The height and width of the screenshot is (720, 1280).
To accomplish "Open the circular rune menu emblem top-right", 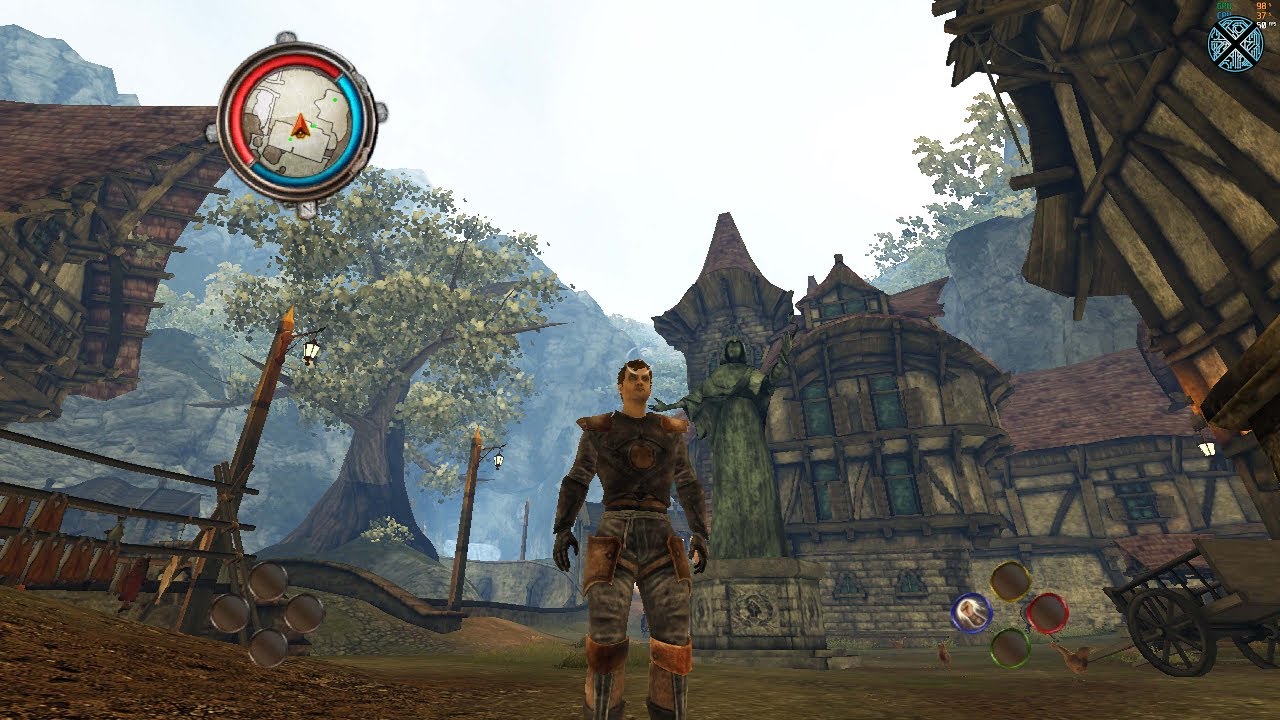I will (x=1237, y=43).
